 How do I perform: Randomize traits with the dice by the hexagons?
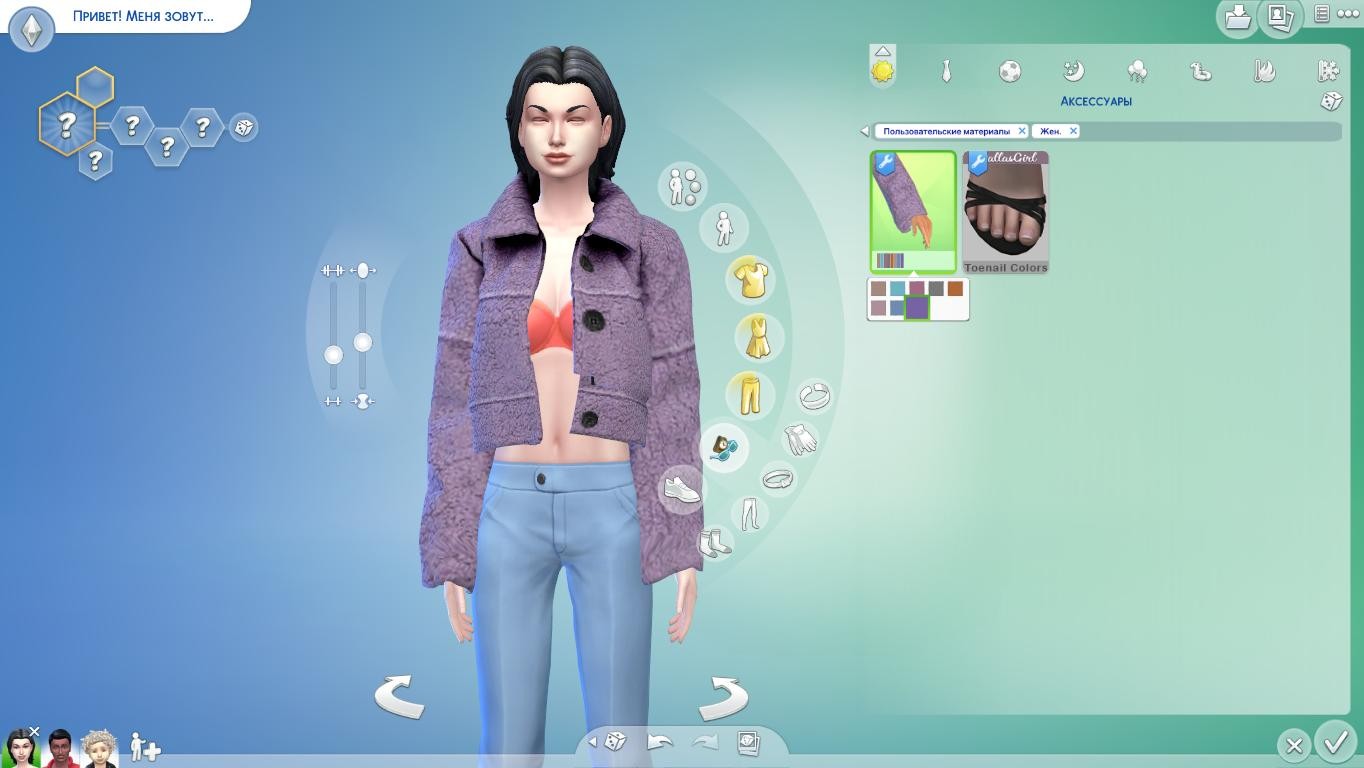coord(243,127)
